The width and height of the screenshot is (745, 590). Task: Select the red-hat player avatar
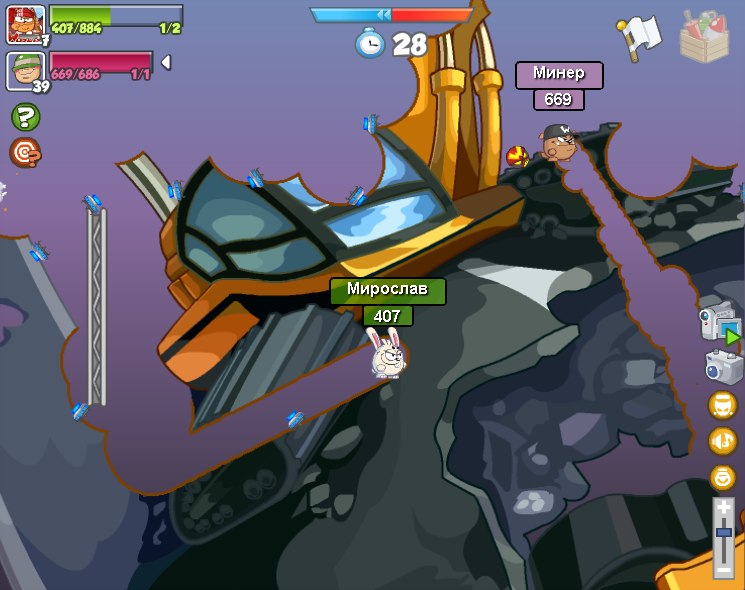tap(25, 24)
